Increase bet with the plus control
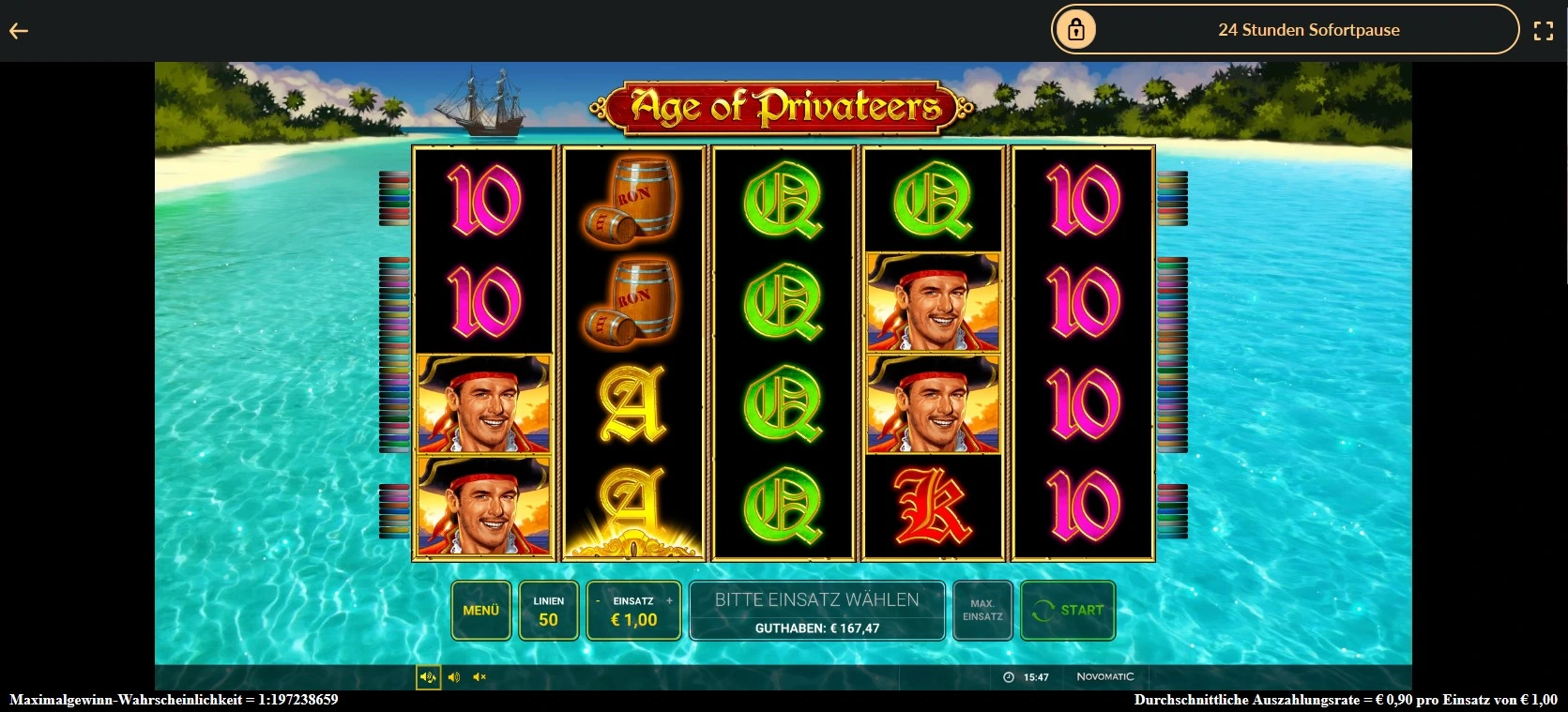Screen dimensions: 1568x712 coord(669,600)
